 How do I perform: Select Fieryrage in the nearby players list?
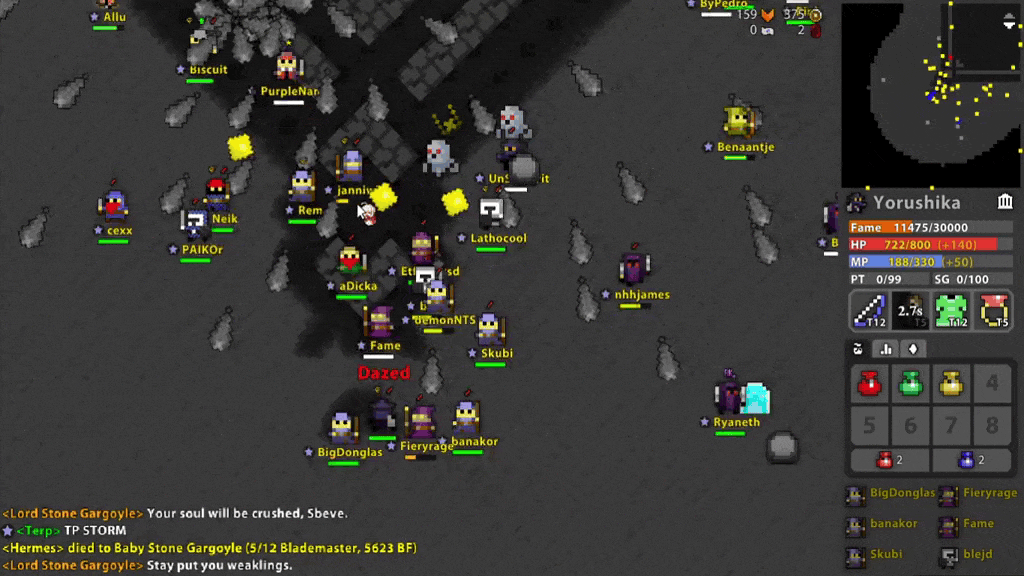(980, 494)
